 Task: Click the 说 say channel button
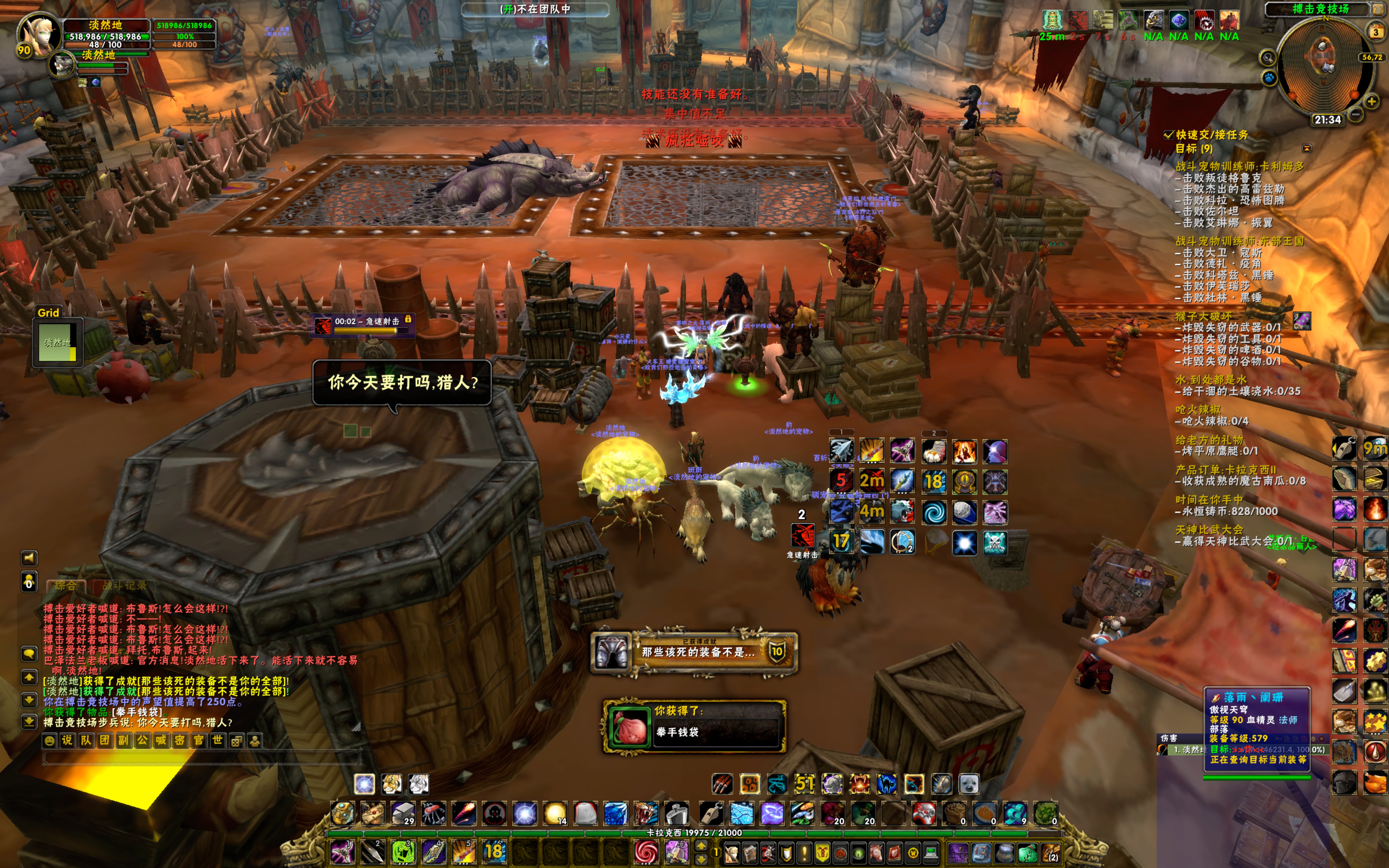67,741
